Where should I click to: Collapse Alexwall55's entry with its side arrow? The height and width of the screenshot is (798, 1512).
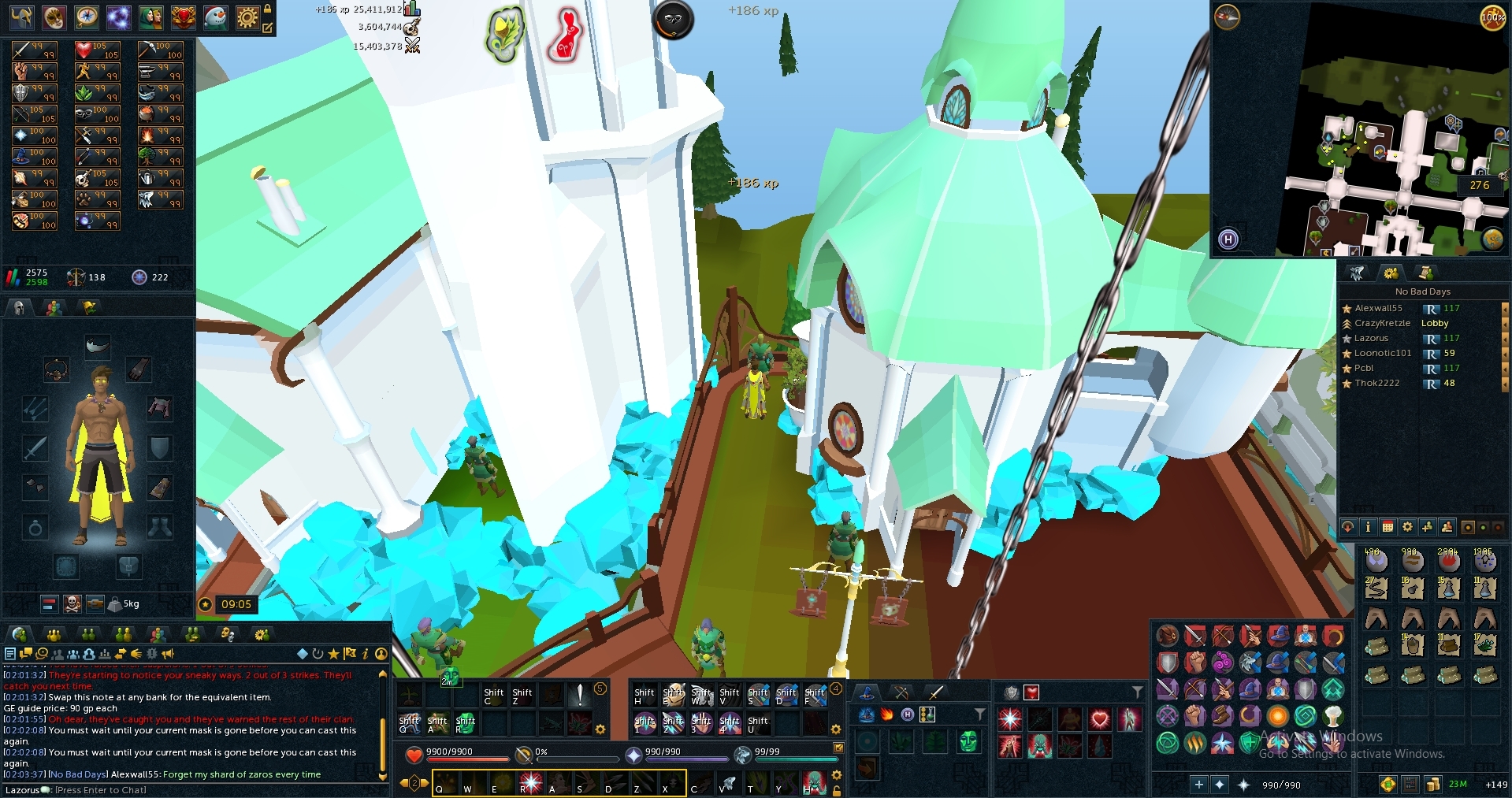[1505, 310]
